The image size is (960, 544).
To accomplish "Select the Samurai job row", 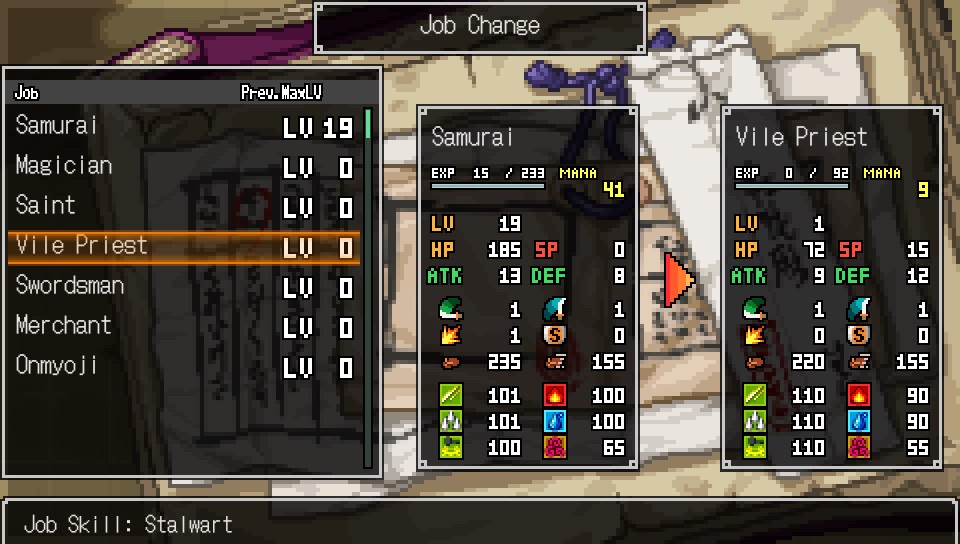I will 184,127.
